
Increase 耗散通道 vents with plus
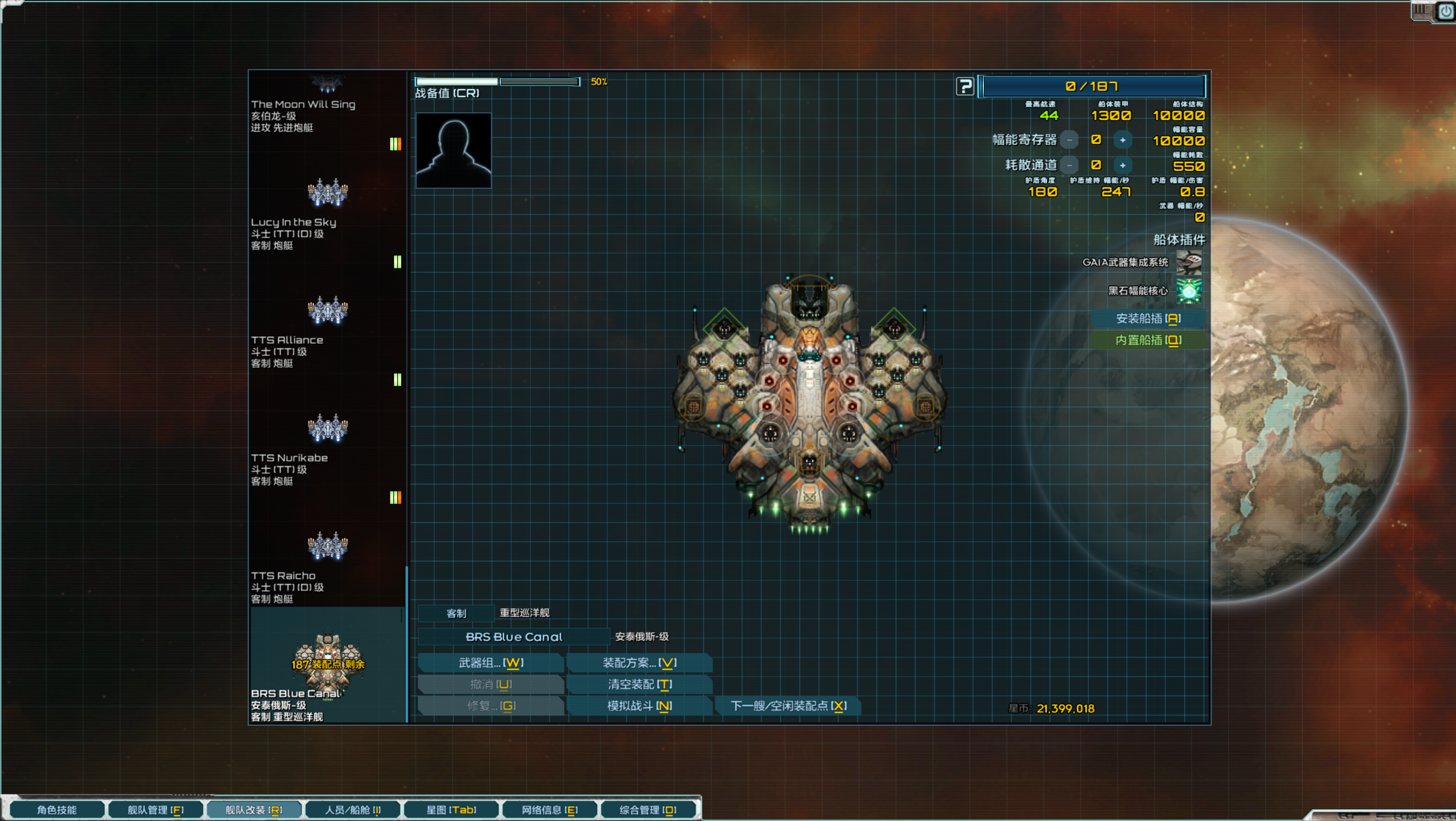click(x=1122, y=165)
